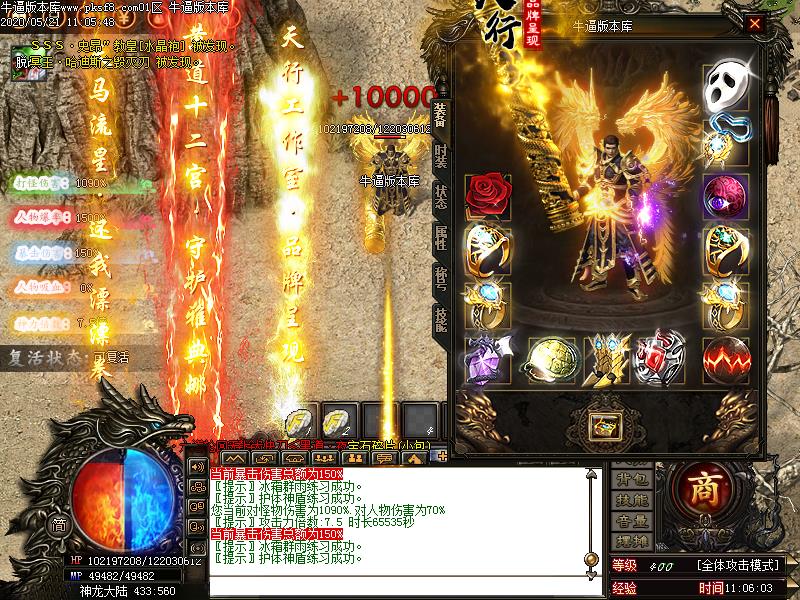Click the 简 button on the orb
Image resolution: width=800 pixels, height=600 pixels.
click(x=59, y=525)
